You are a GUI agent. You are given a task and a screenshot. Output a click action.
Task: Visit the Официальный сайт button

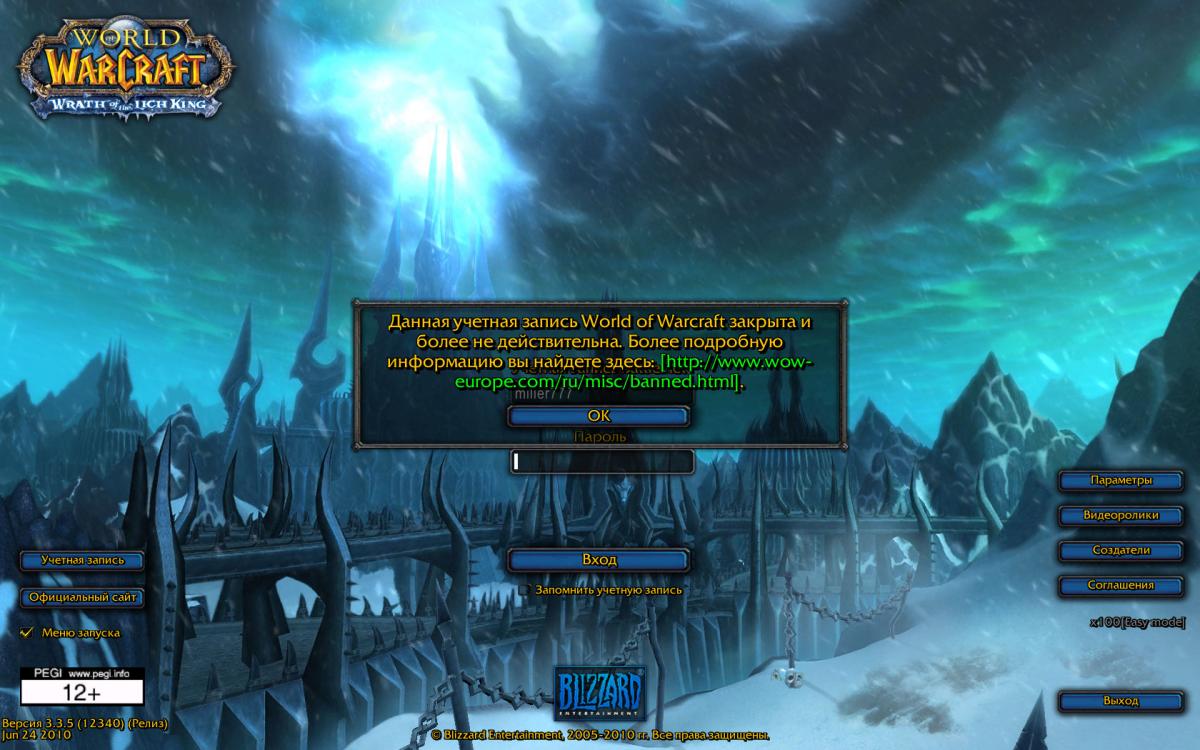point(83,598)
